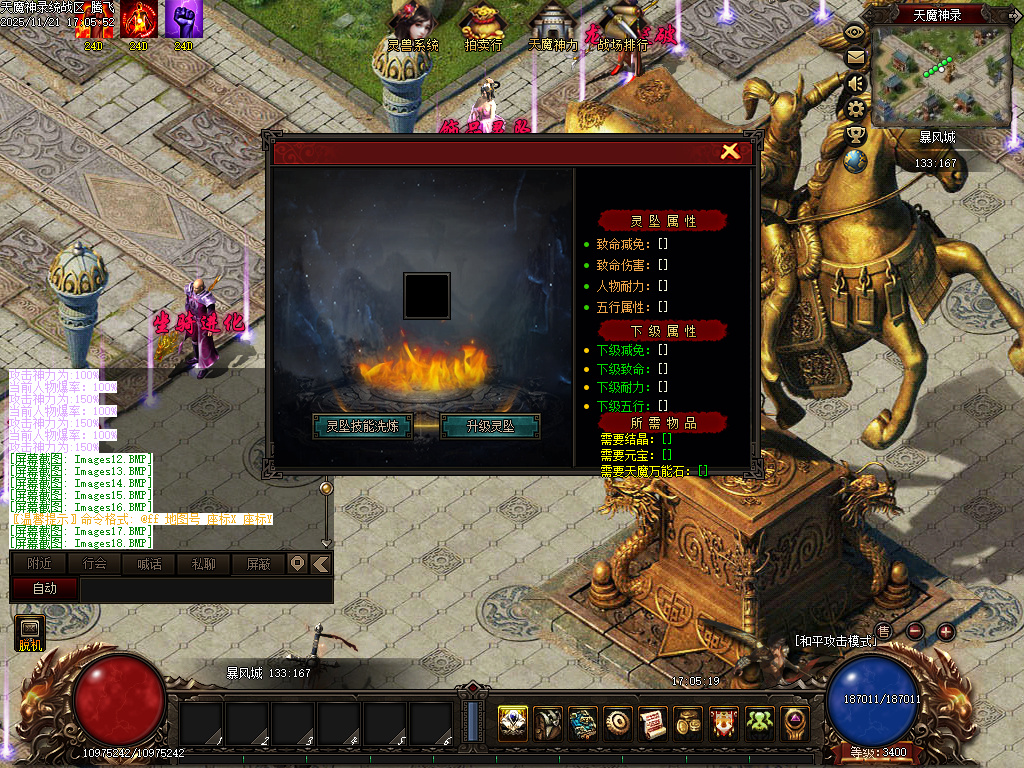Click the 自动 chat channel button
The height and width of the screenshot is (768, 1024).
pyautogui.click(x=45, y=589)
